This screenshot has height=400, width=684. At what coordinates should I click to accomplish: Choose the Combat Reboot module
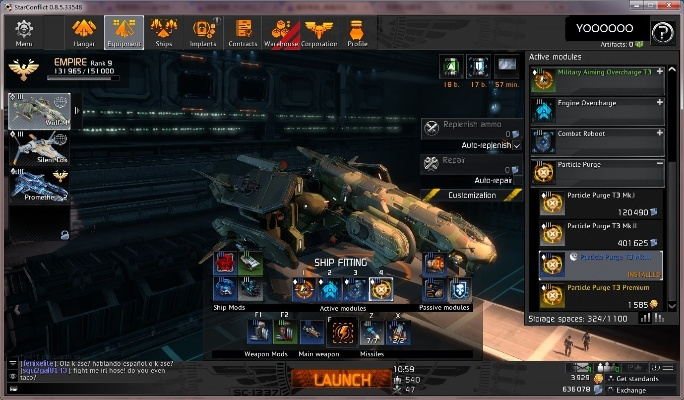tap(598, 139)
